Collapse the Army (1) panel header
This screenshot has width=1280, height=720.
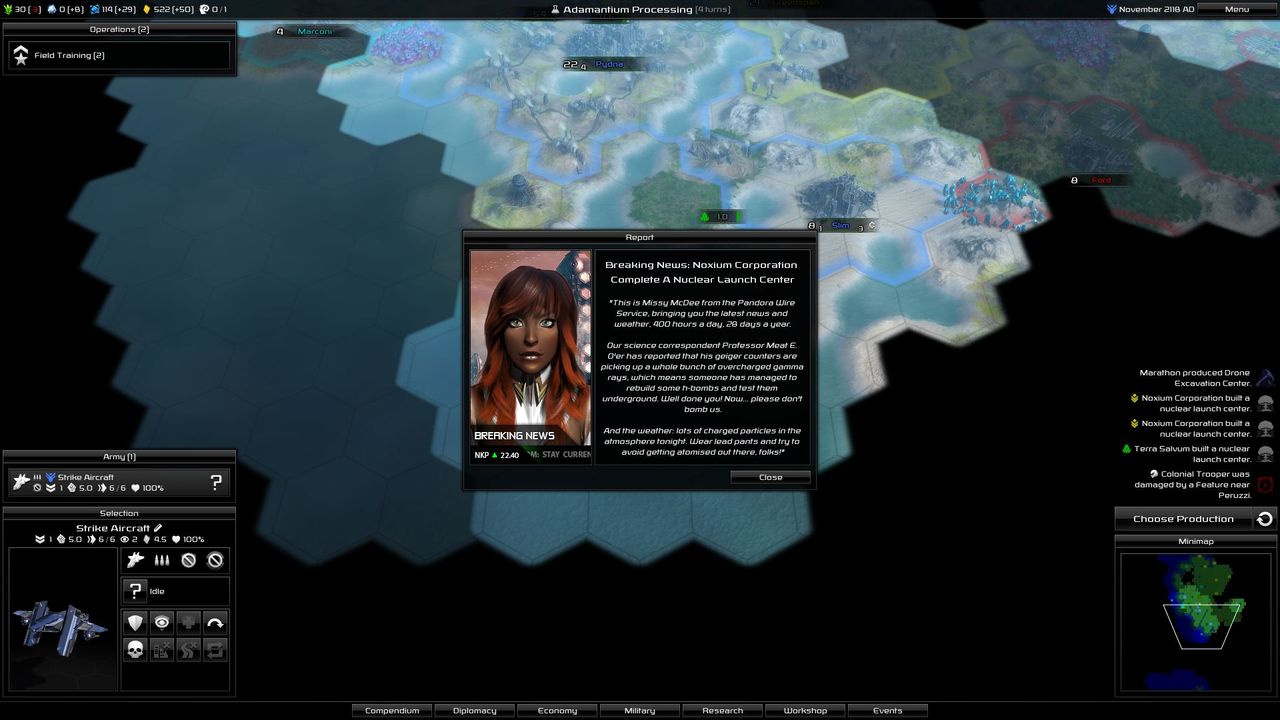[x=118, y=456]
